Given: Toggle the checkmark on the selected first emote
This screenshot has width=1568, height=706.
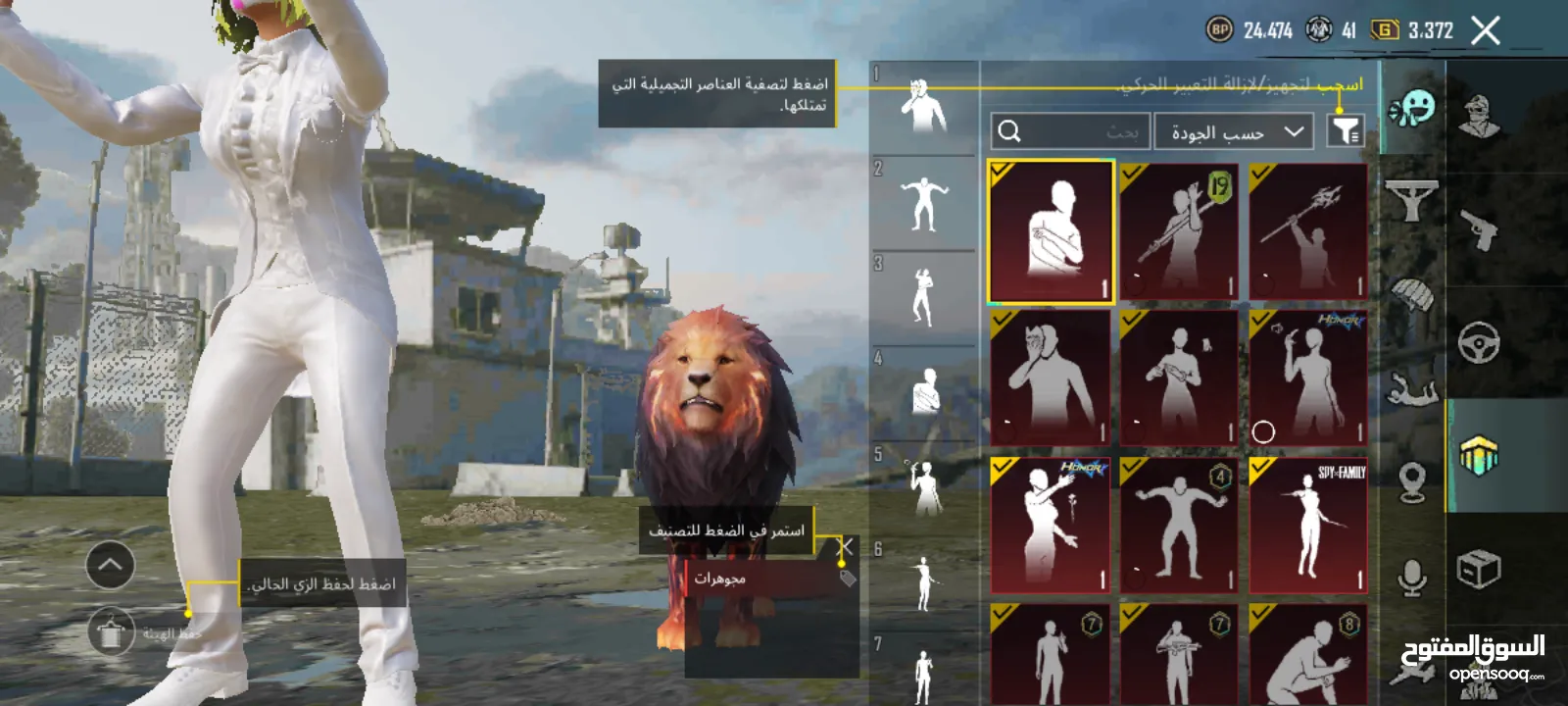Looking at the screenshot, I should click(1001, 170).
